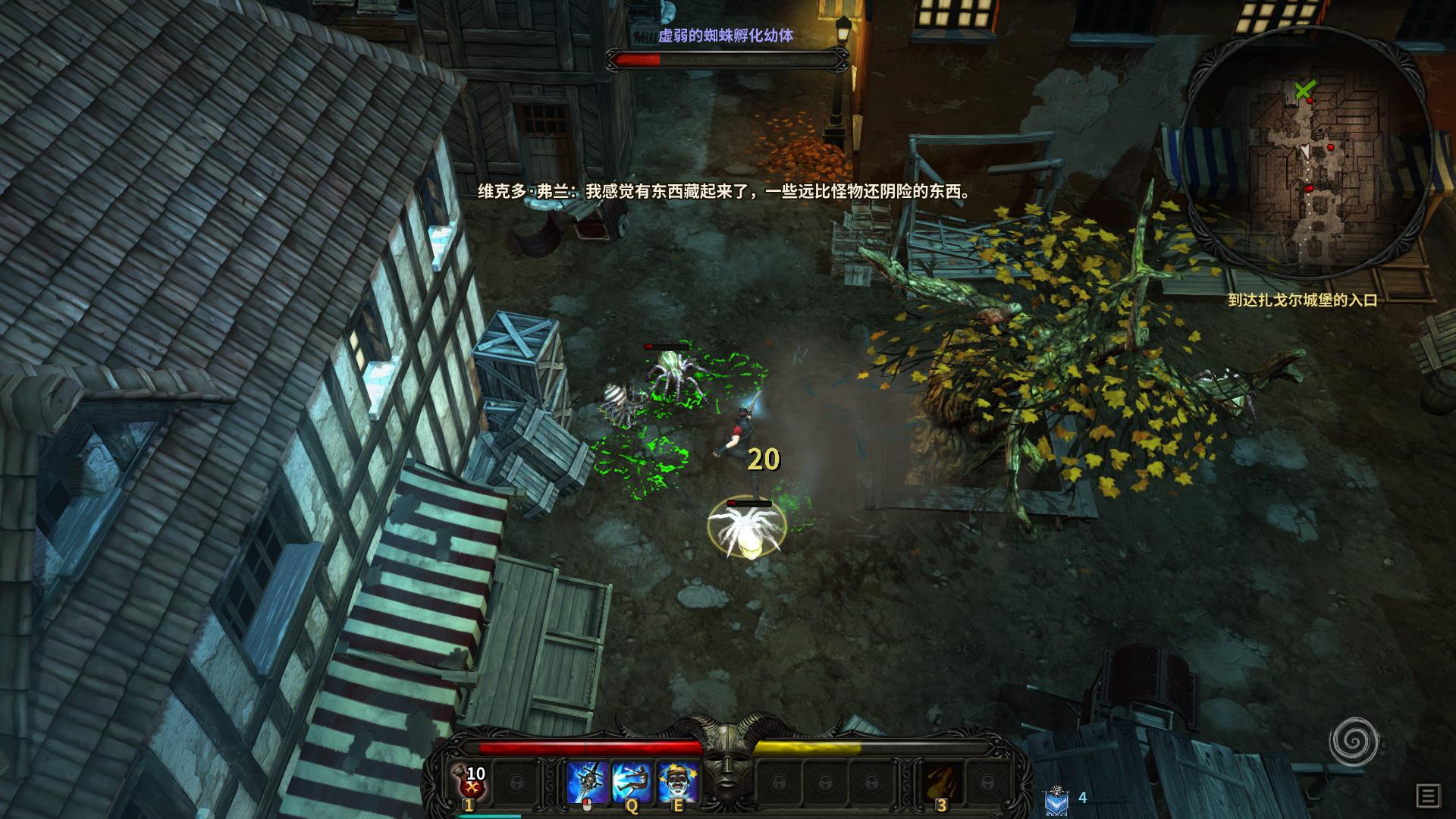Click the consumable item in slot 3
This screenshot has height=819, width=1456.
(x=943, y=780)
